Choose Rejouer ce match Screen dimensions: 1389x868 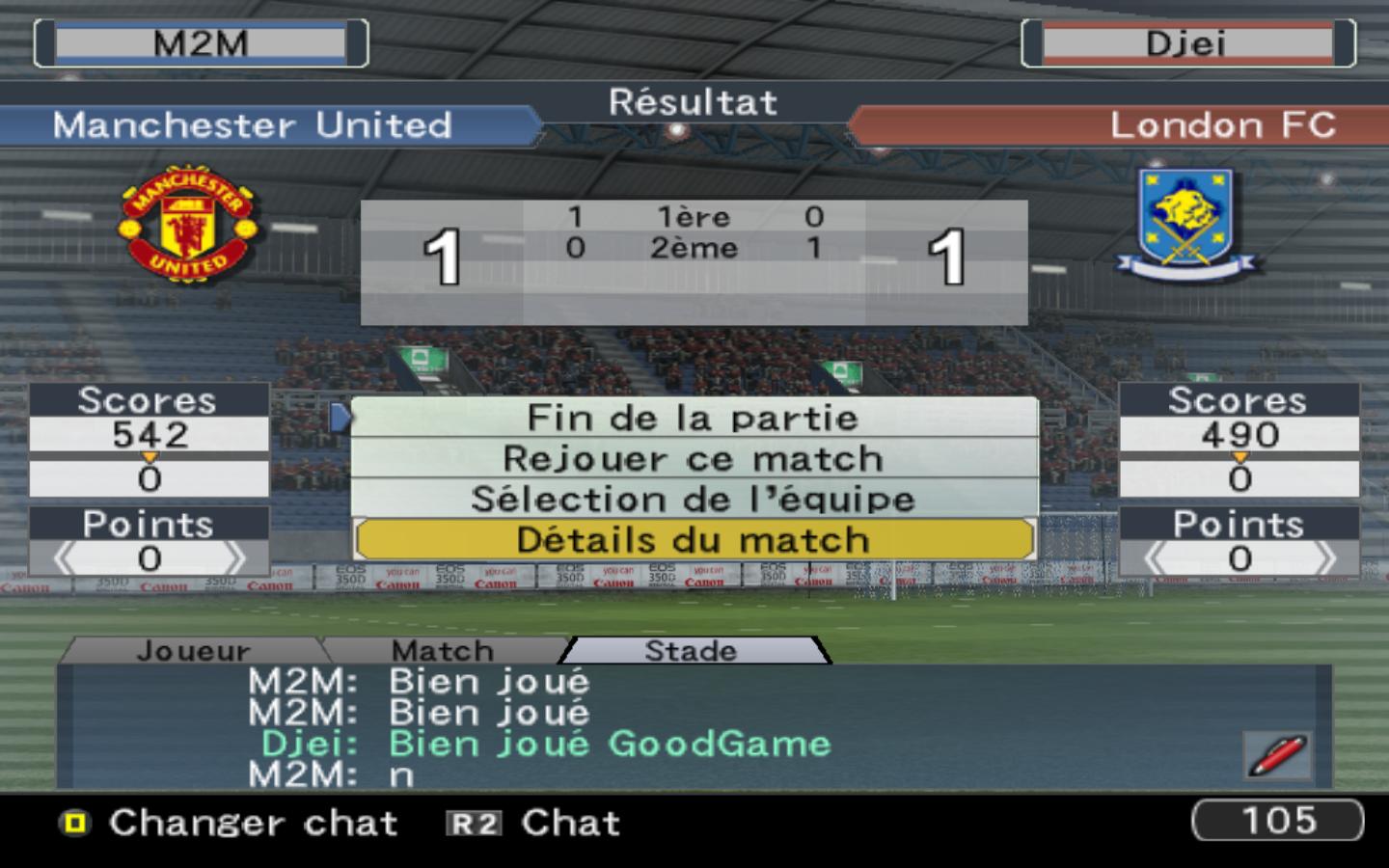693,458
